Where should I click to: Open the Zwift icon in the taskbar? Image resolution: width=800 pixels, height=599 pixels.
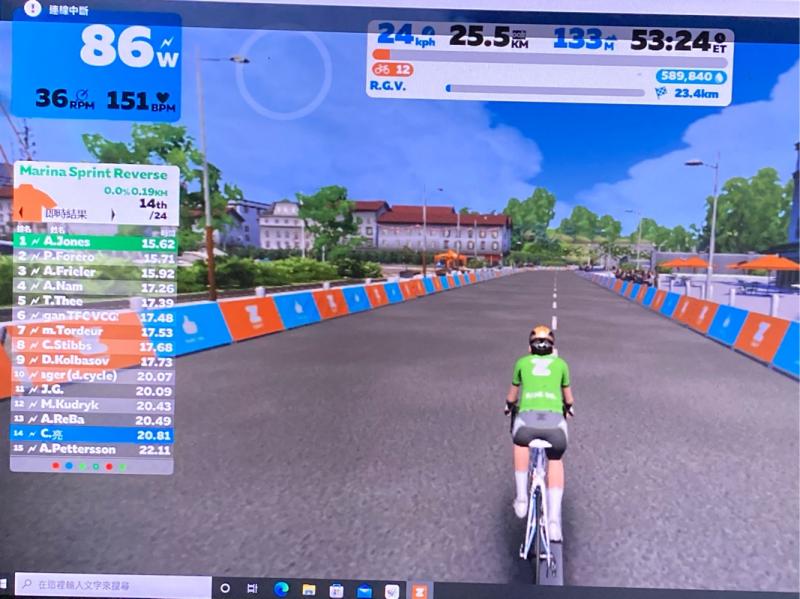tap(420, 589)
